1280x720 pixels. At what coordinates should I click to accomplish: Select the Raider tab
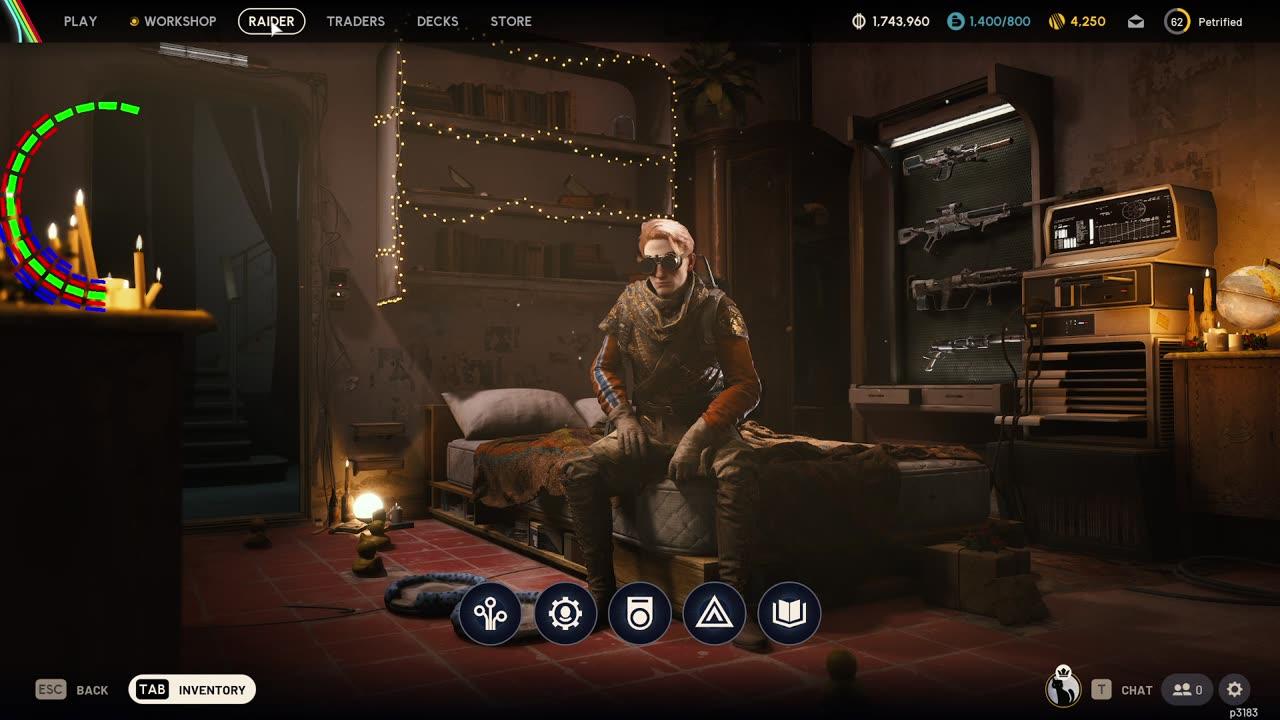(x=271, y=21)
